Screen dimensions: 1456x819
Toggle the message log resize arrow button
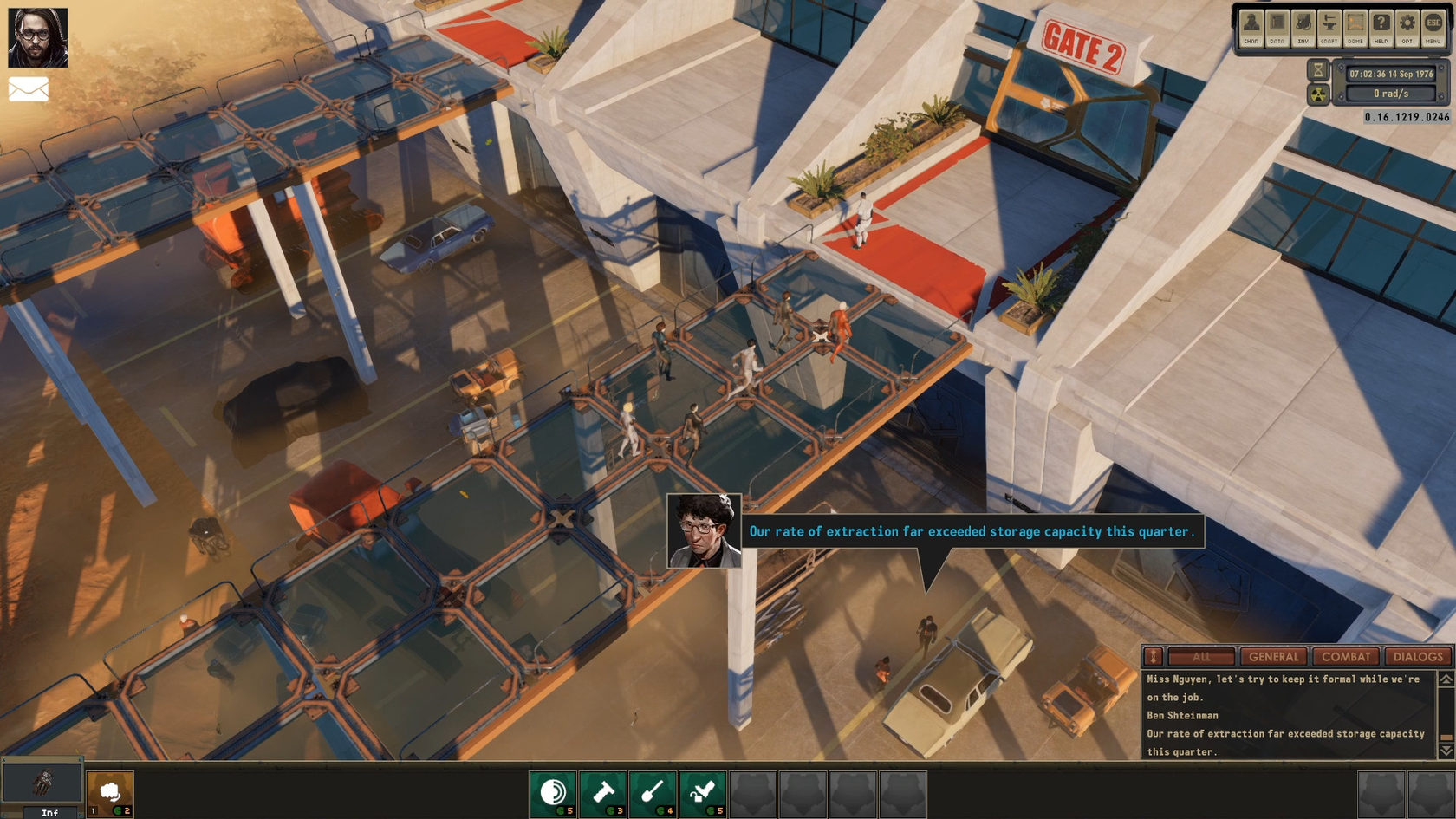click(1153, 657)
